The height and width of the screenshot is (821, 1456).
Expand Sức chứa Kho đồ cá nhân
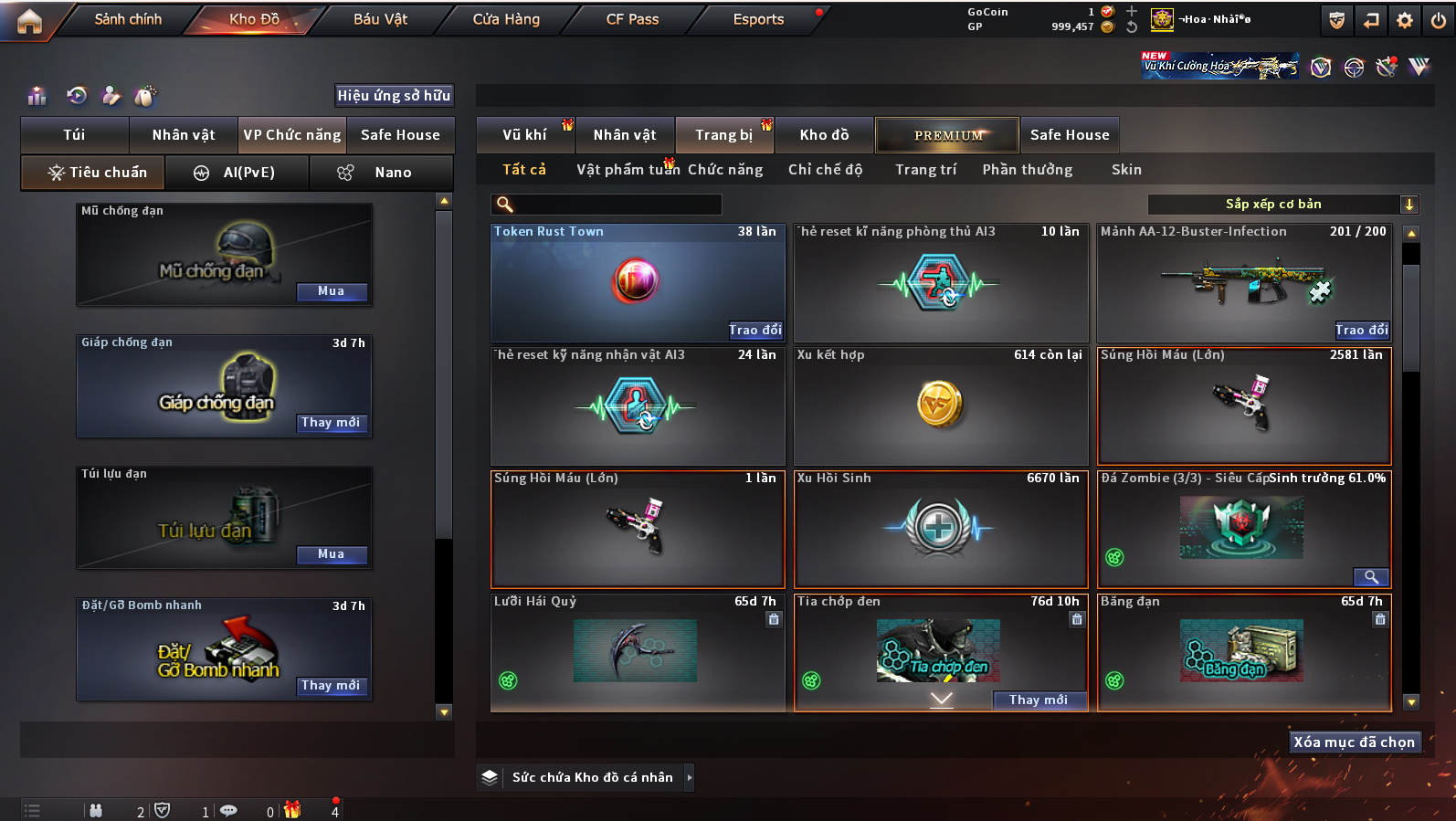[x=690, y=778]
